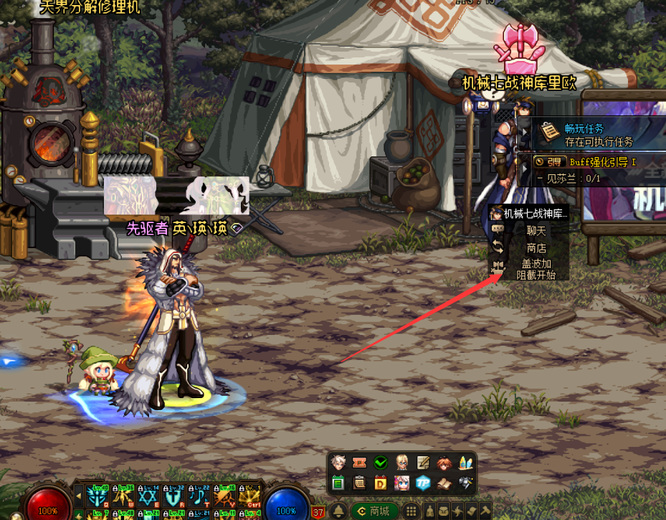Open the orange ticket icon
Screen dimensions: 666x520
point(360,463)
